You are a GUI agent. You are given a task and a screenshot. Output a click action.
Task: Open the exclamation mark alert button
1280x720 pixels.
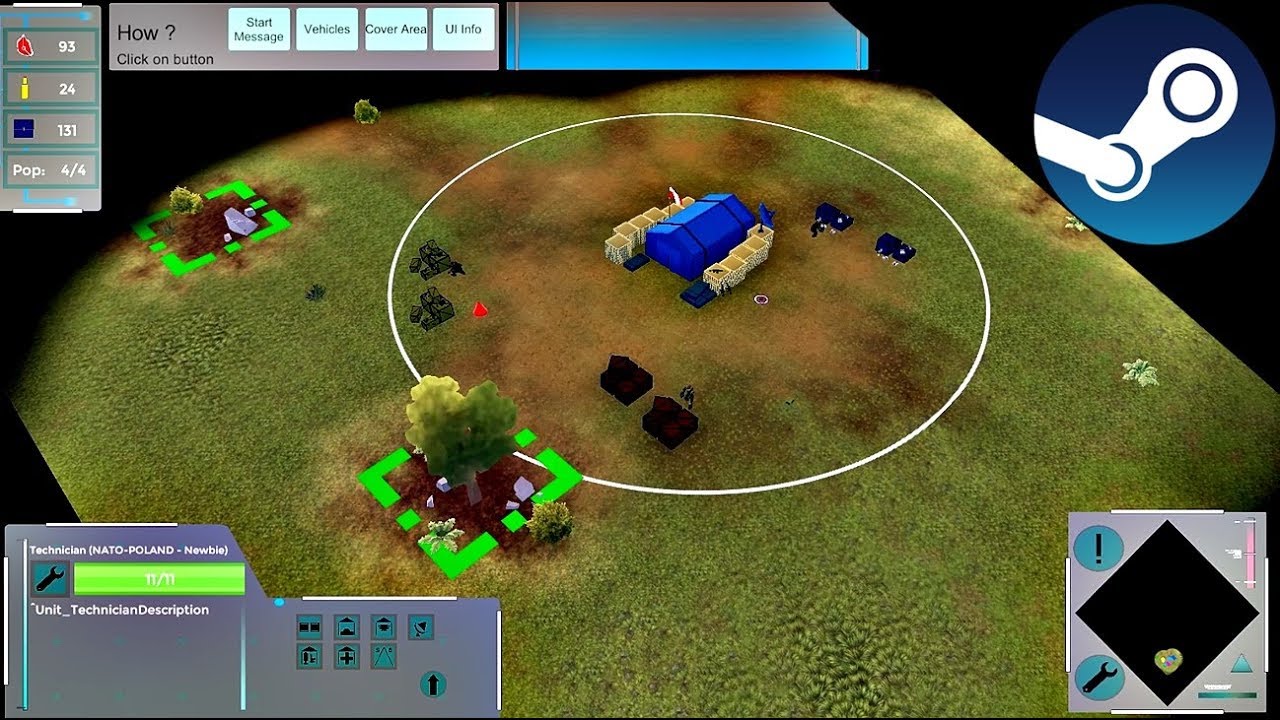(1098, 548)
